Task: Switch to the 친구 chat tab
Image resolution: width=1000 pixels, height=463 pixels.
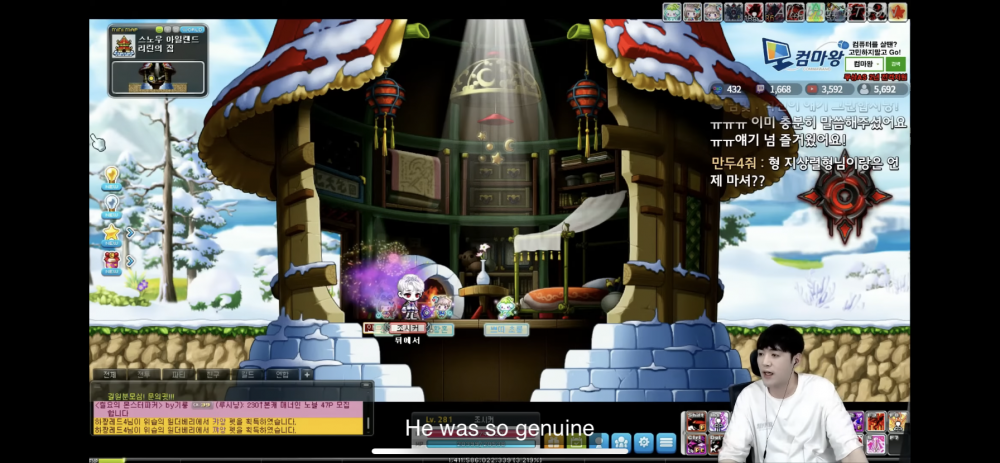Action: point(211,373)
